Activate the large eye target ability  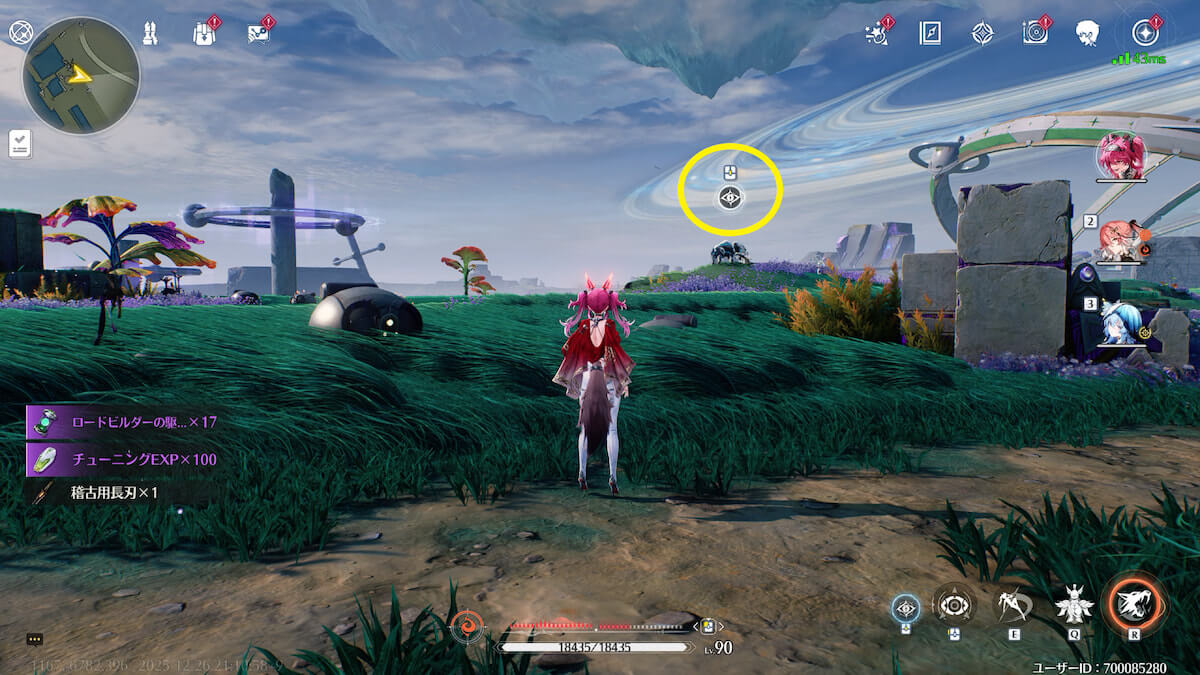pyautogui.click(x=954, y=605)
